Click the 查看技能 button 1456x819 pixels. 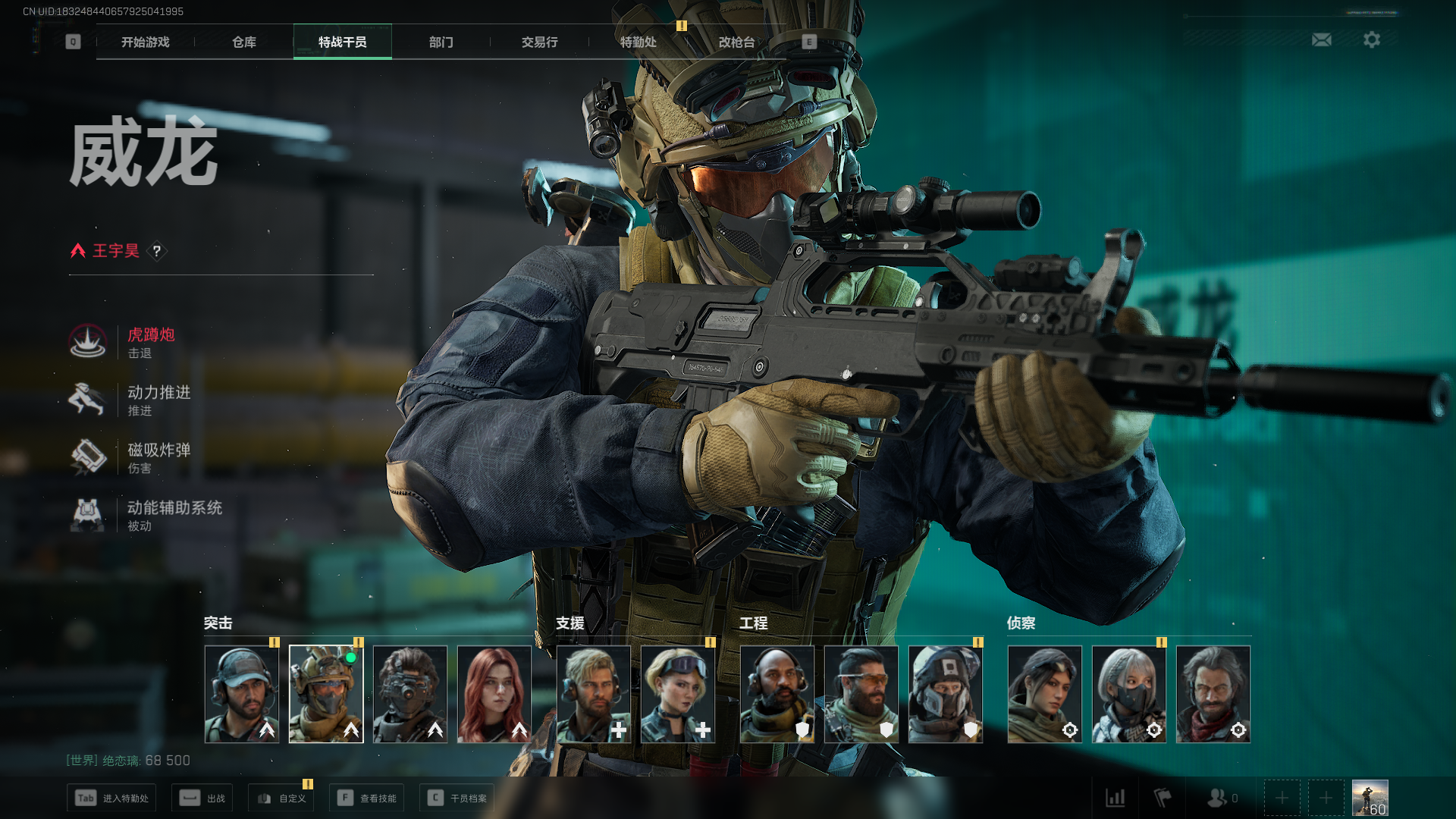367,798
